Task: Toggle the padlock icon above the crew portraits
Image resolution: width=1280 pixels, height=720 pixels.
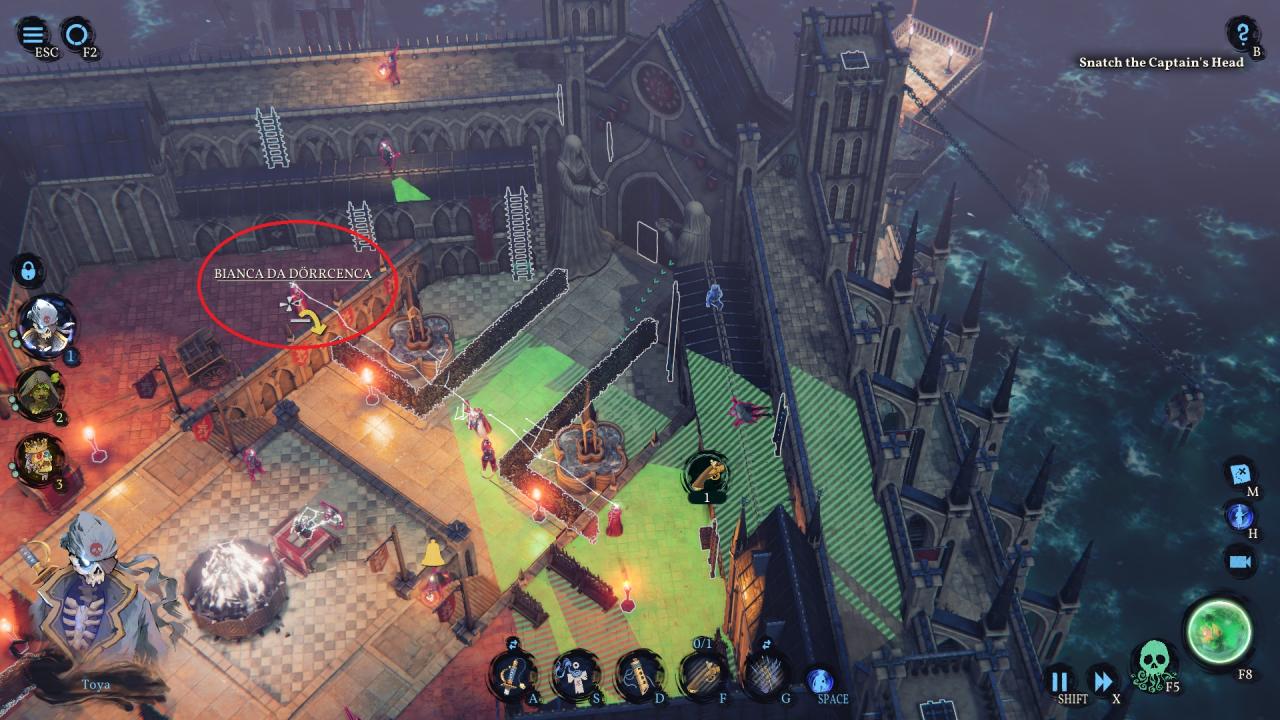Action: pos(27,270)
